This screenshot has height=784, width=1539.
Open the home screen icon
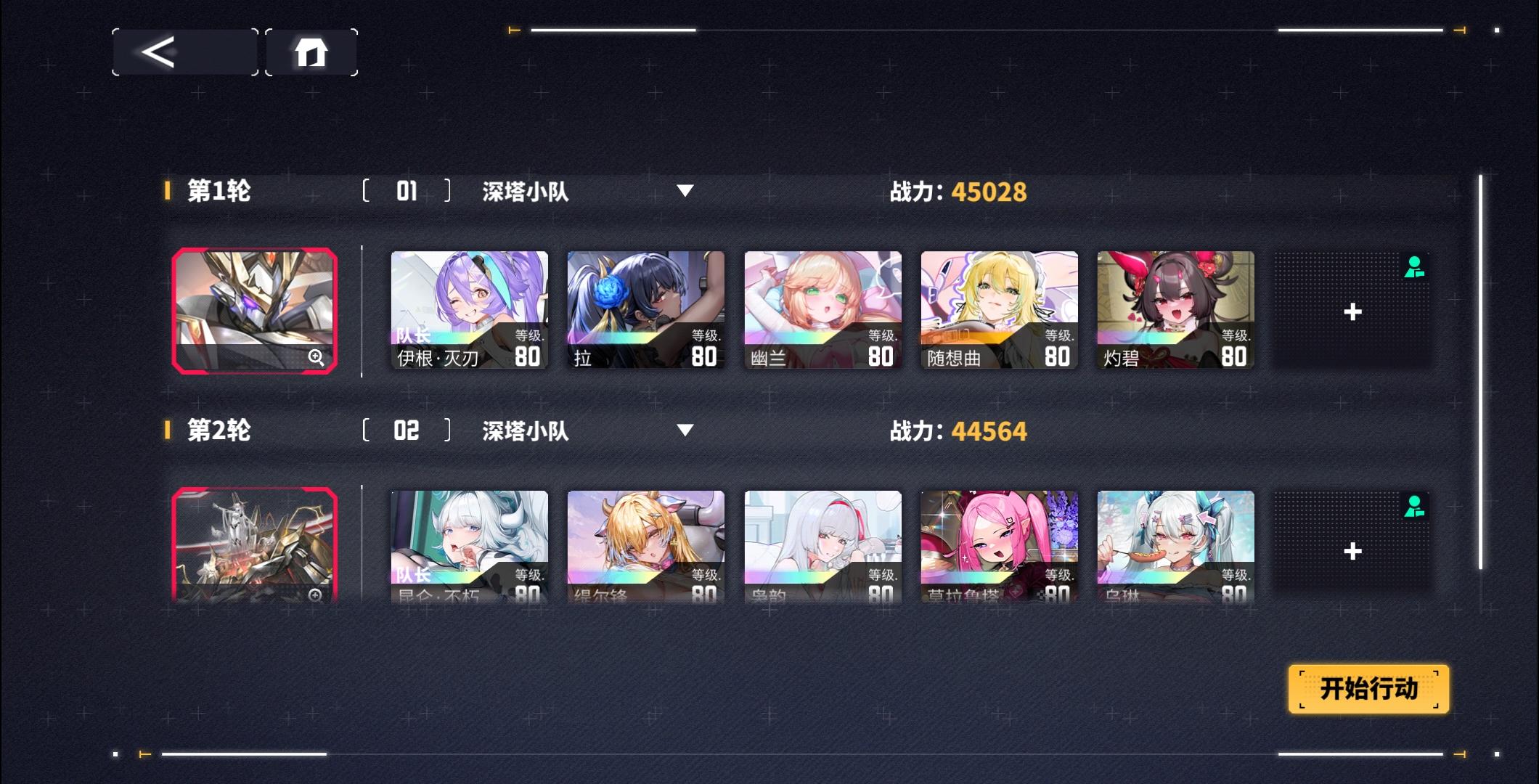coord(312,52)
